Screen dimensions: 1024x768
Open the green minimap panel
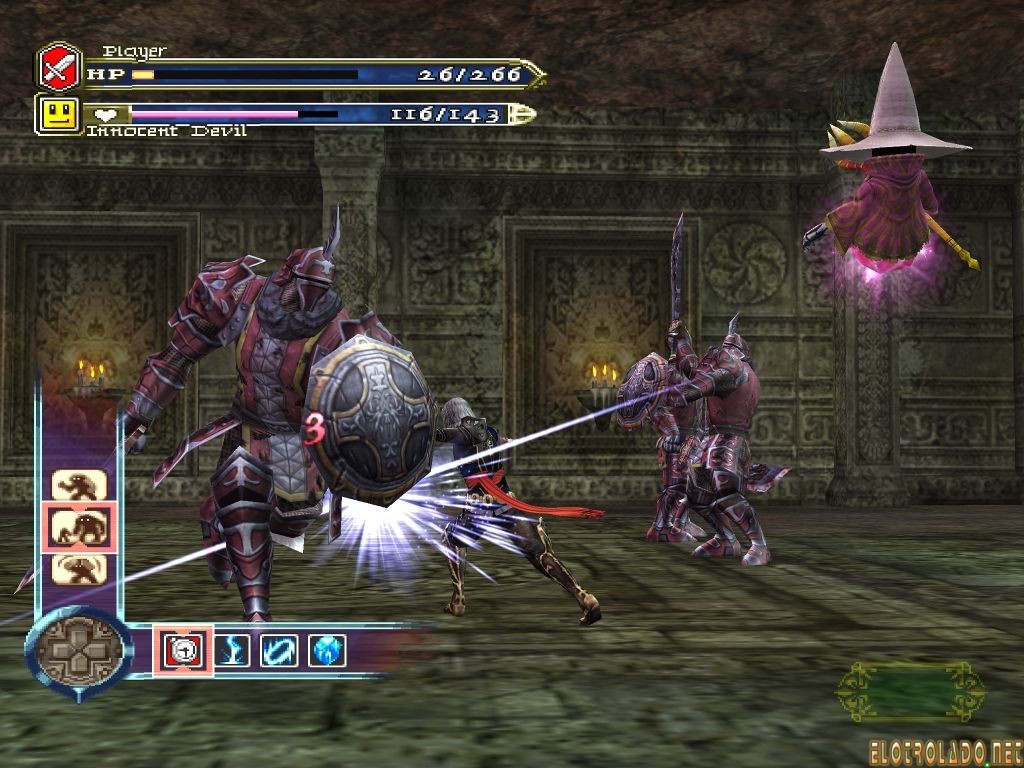click(910, 691)
